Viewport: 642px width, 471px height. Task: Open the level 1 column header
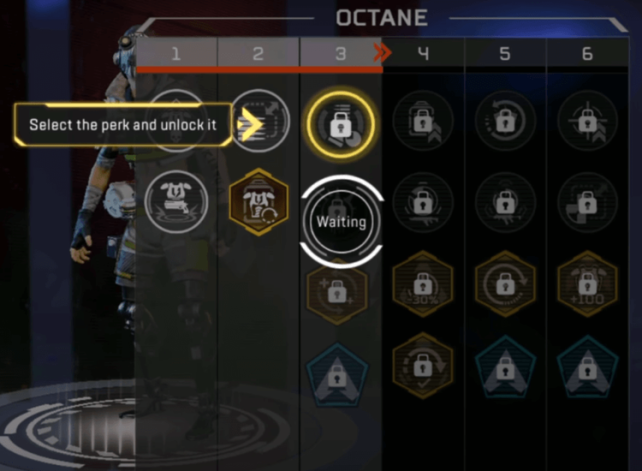pyautogui.click(x=176, y=54)
